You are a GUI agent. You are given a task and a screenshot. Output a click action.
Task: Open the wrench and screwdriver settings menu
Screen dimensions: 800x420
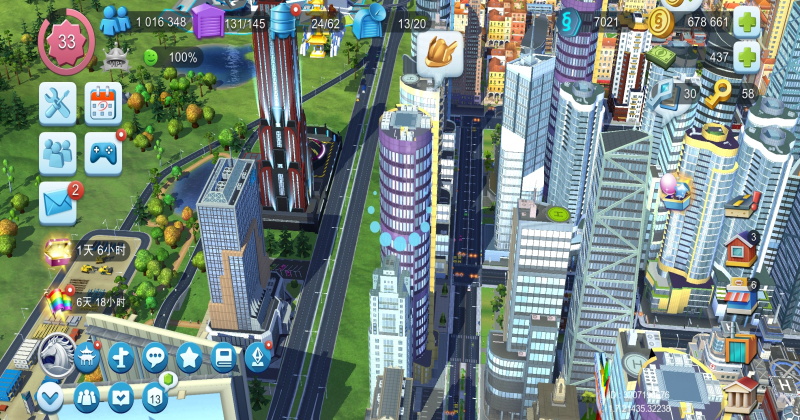57,102
